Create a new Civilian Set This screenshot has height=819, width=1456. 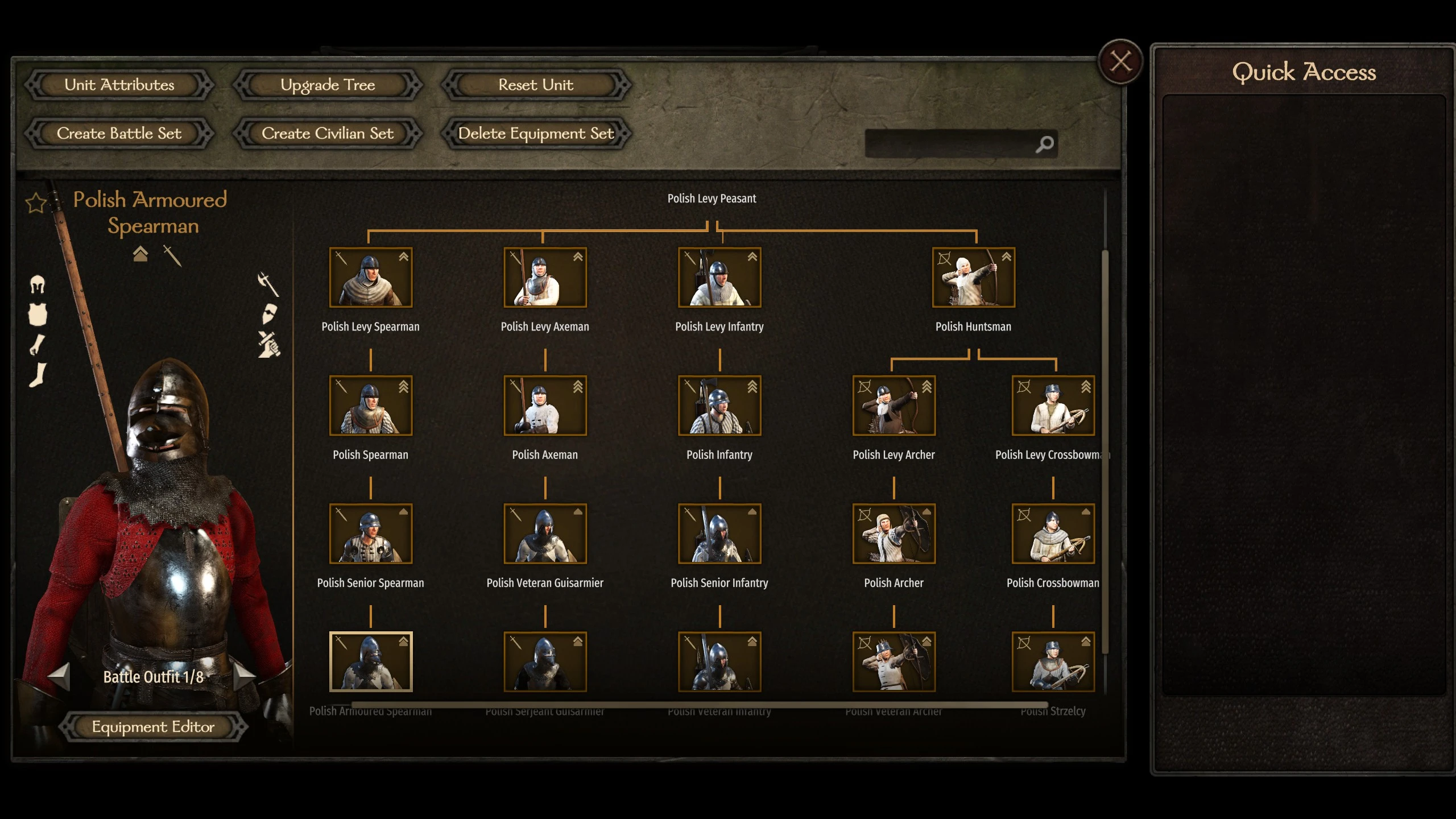tap(328, 134)
